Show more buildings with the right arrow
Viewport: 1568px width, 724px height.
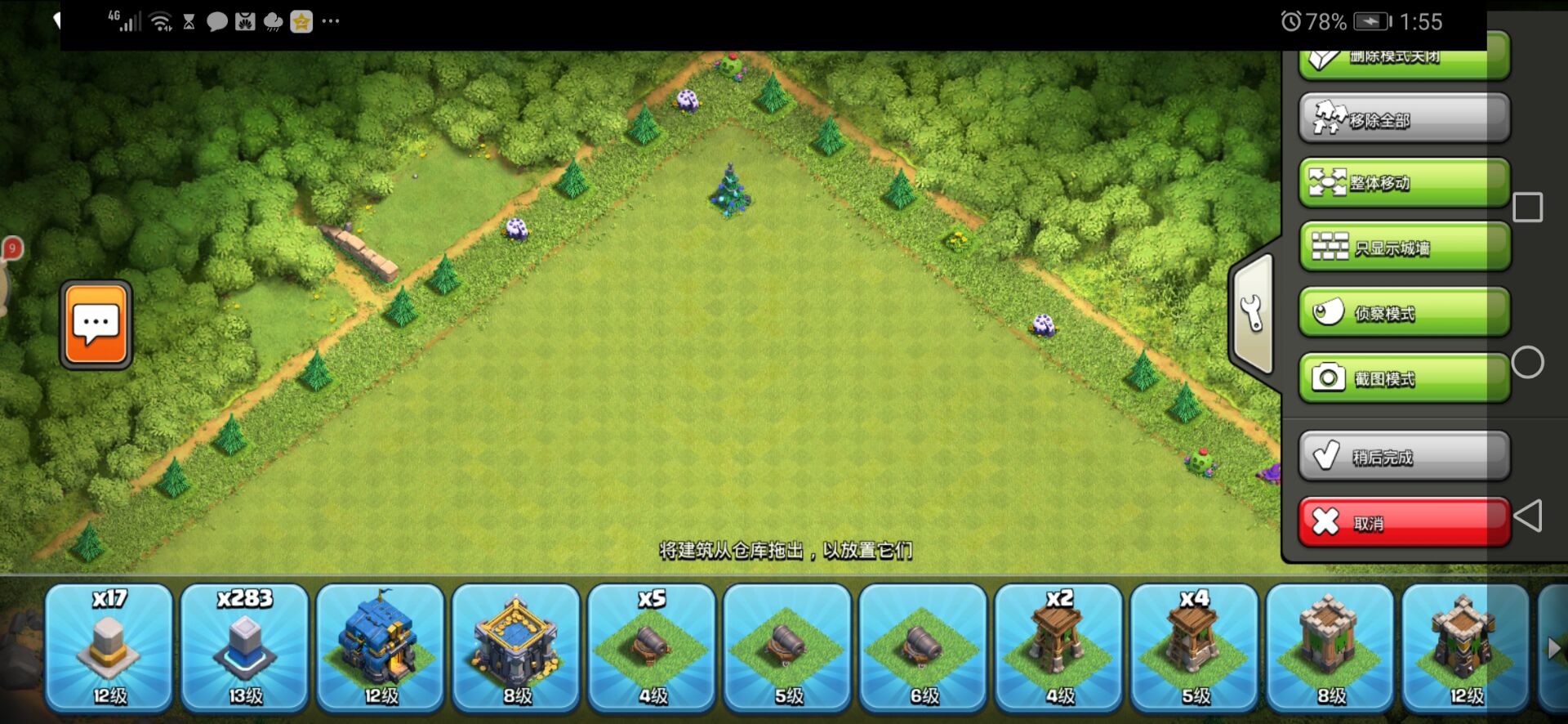click(1553, 649)
